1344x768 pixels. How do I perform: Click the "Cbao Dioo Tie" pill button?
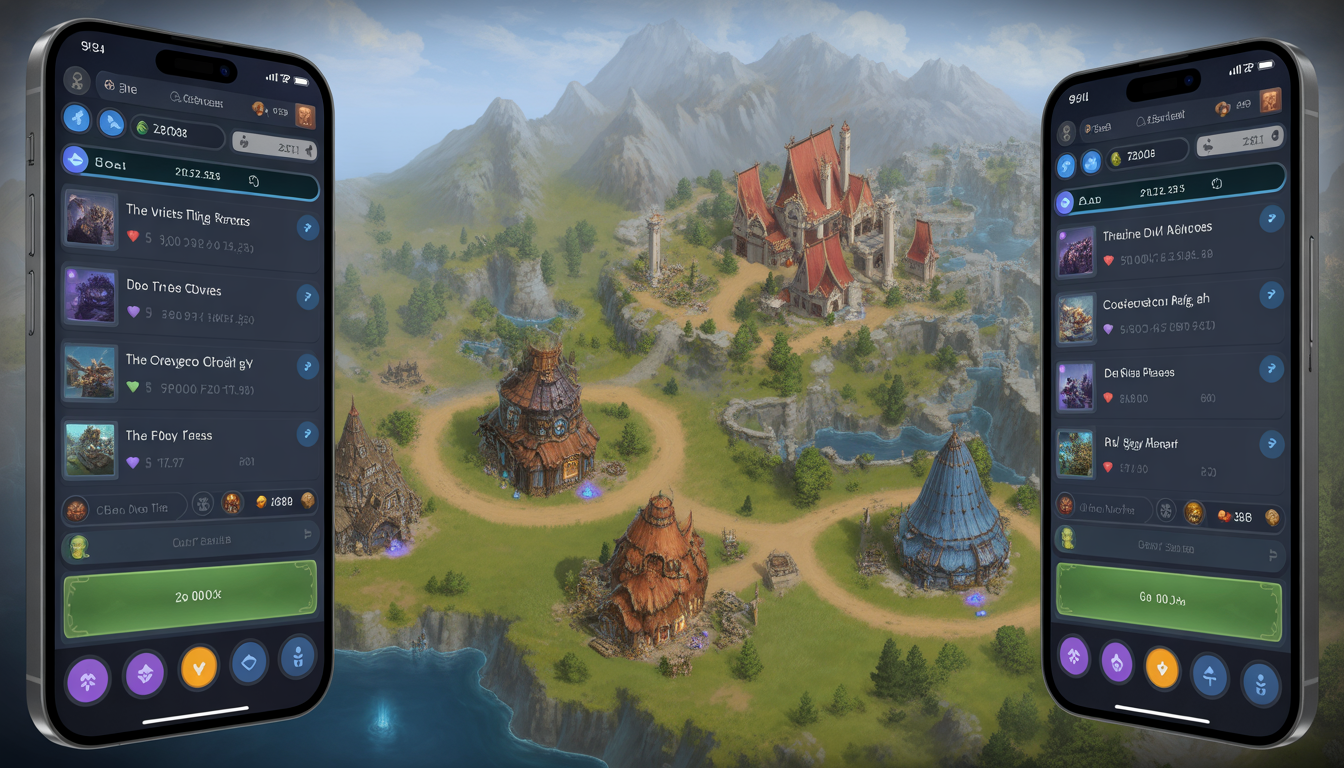click(x=125, y=508)
